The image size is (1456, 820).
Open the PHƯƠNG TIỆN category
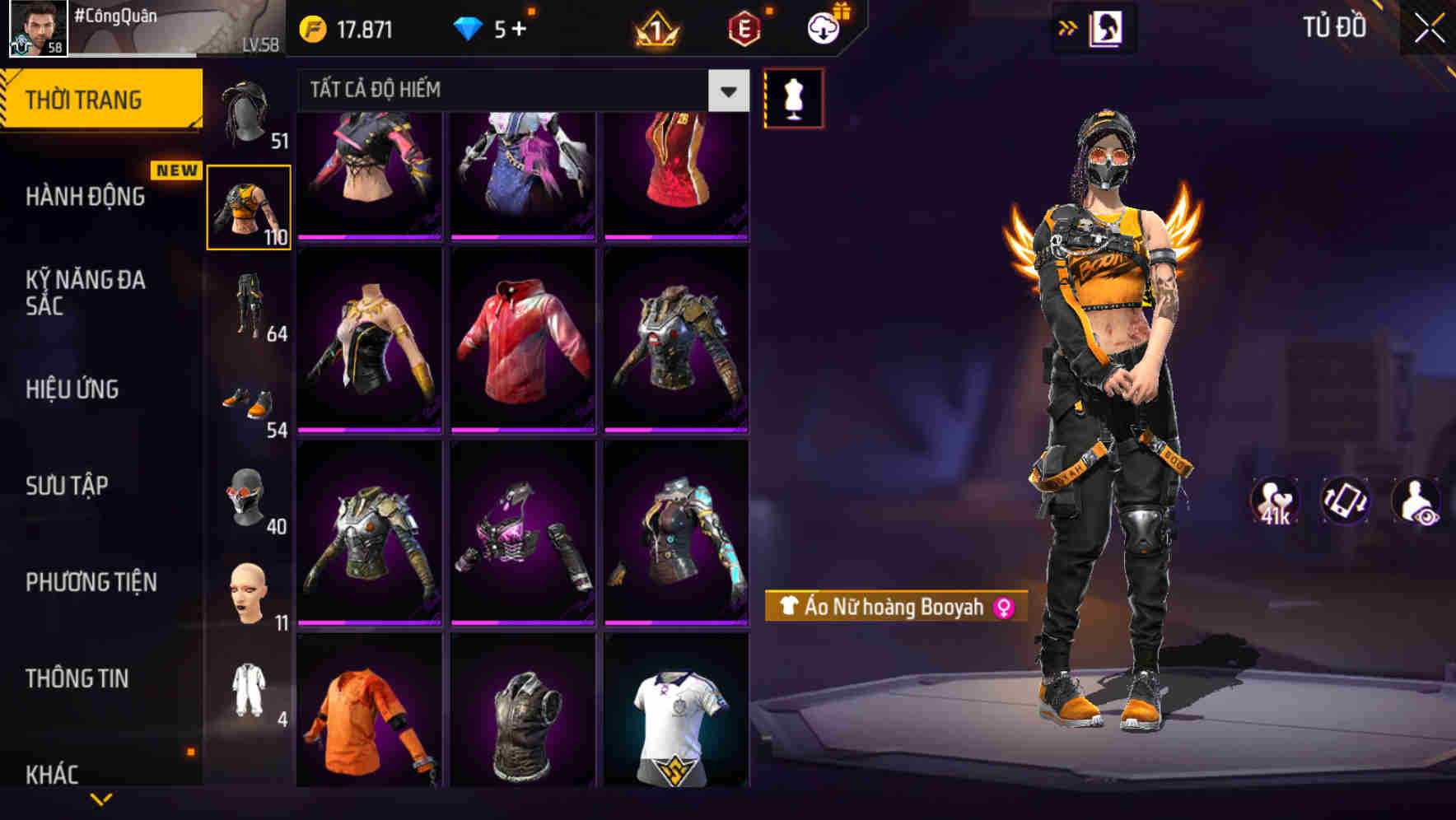click(x=92, y=581)
